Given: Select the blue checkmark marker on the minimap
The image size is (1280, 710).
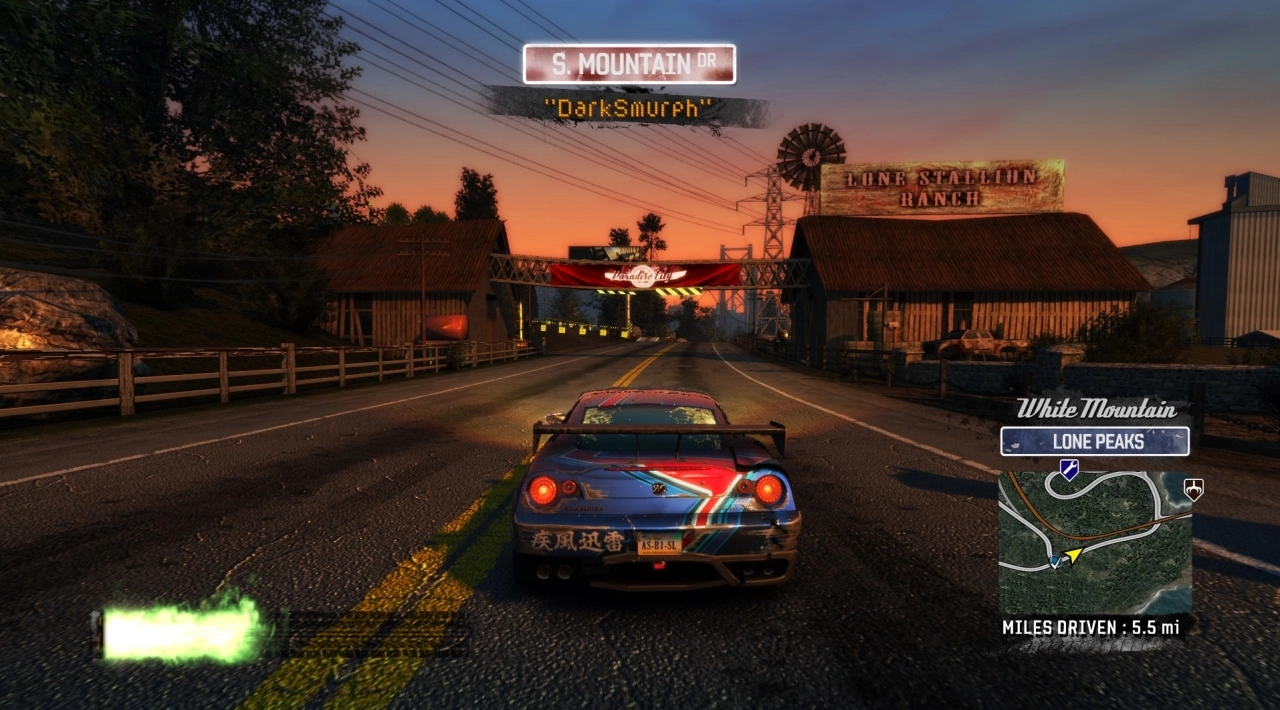Looking at the screenshot, I should click(x=1054, y=562).
